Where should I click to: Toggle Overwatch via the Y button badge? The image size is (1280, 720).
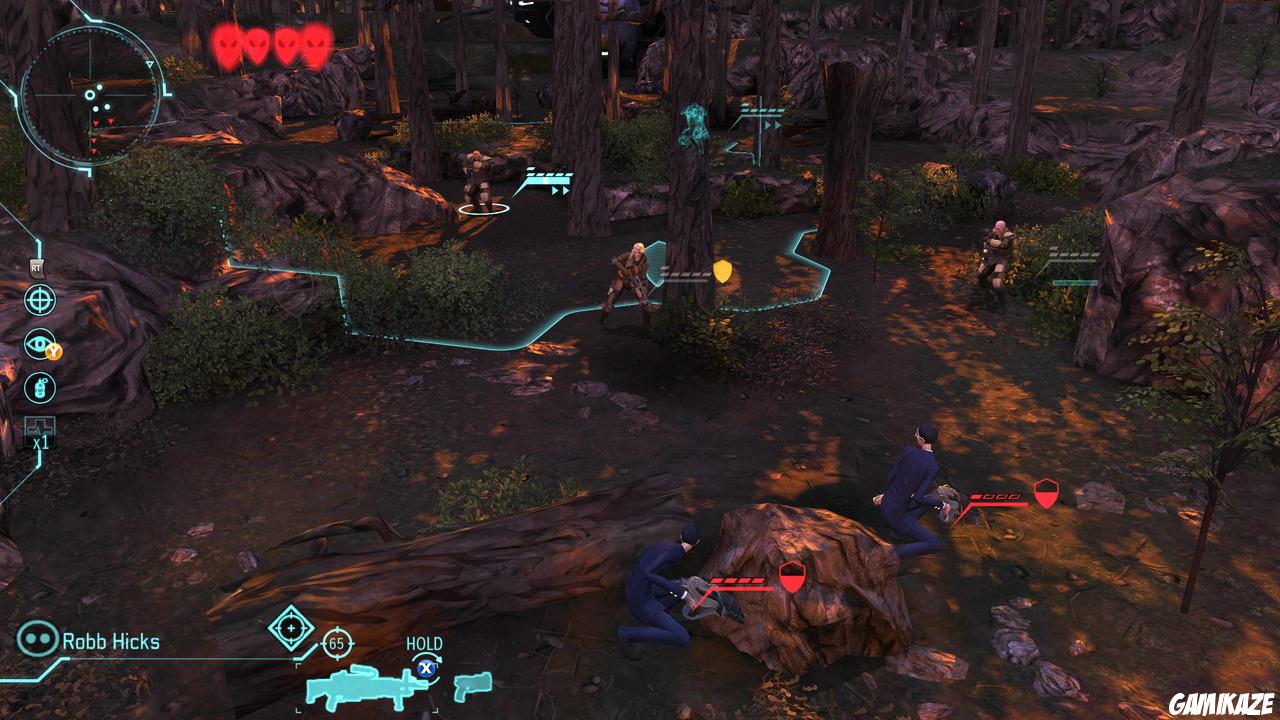(53, 351)
